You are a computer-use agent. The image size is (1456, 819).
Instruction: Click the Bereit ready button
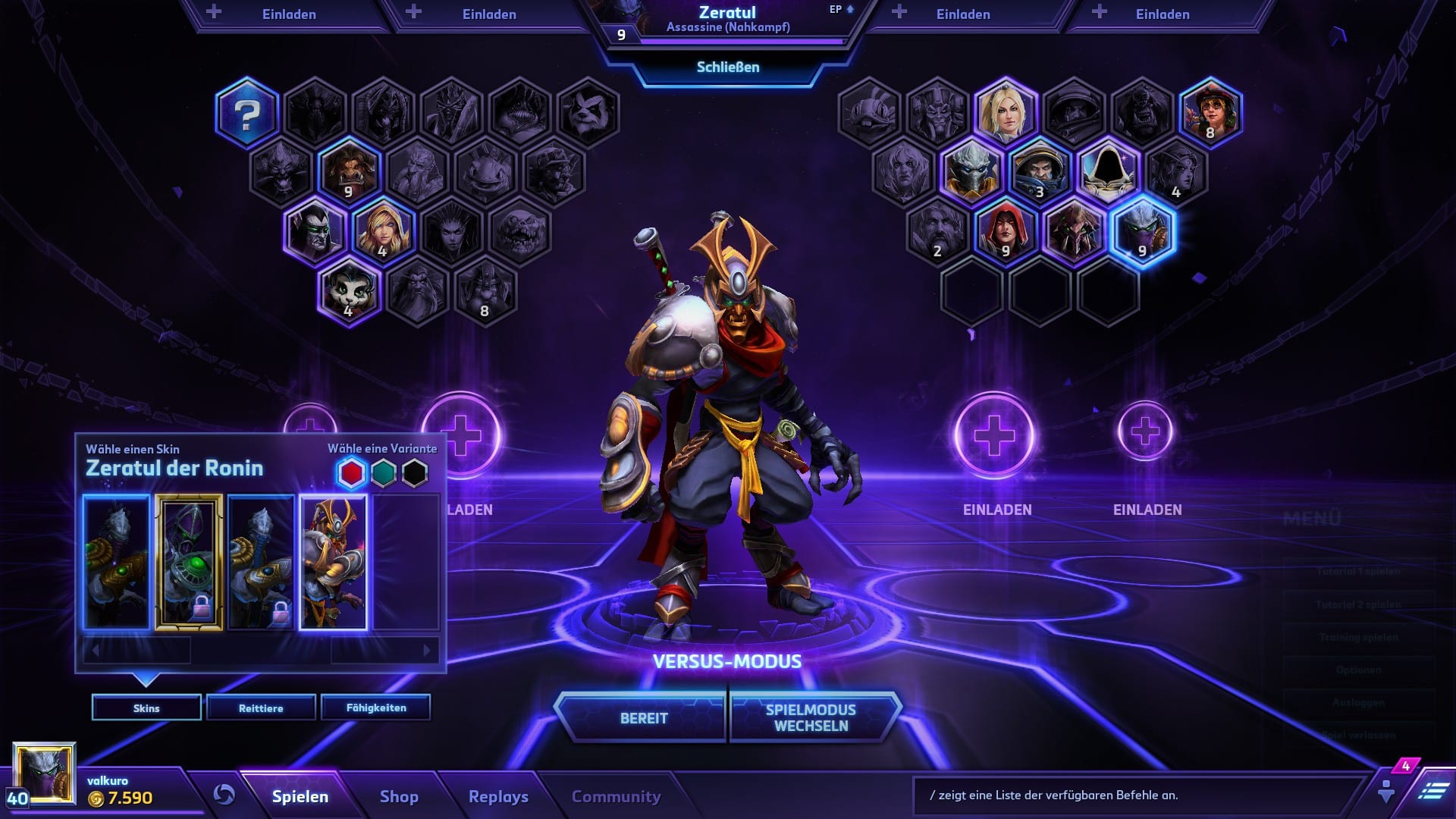[643, 718]
